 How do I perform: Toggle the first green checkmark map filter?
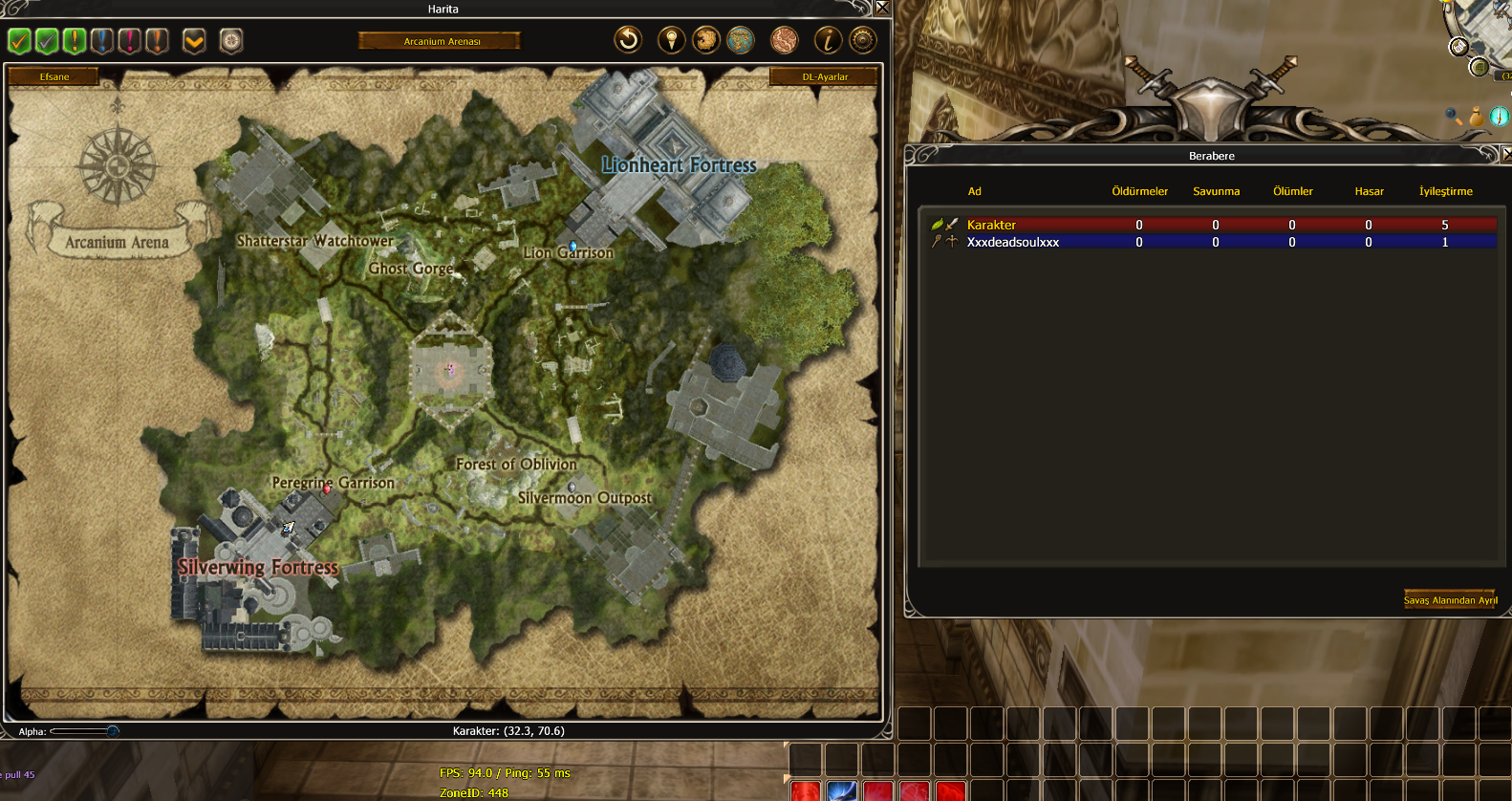(19, 41)
